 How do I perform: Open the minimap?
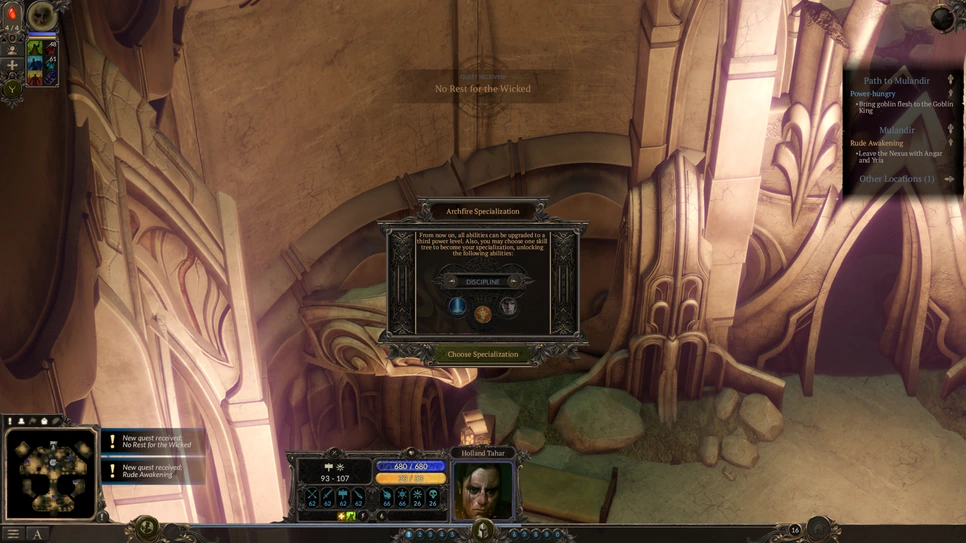50,475
